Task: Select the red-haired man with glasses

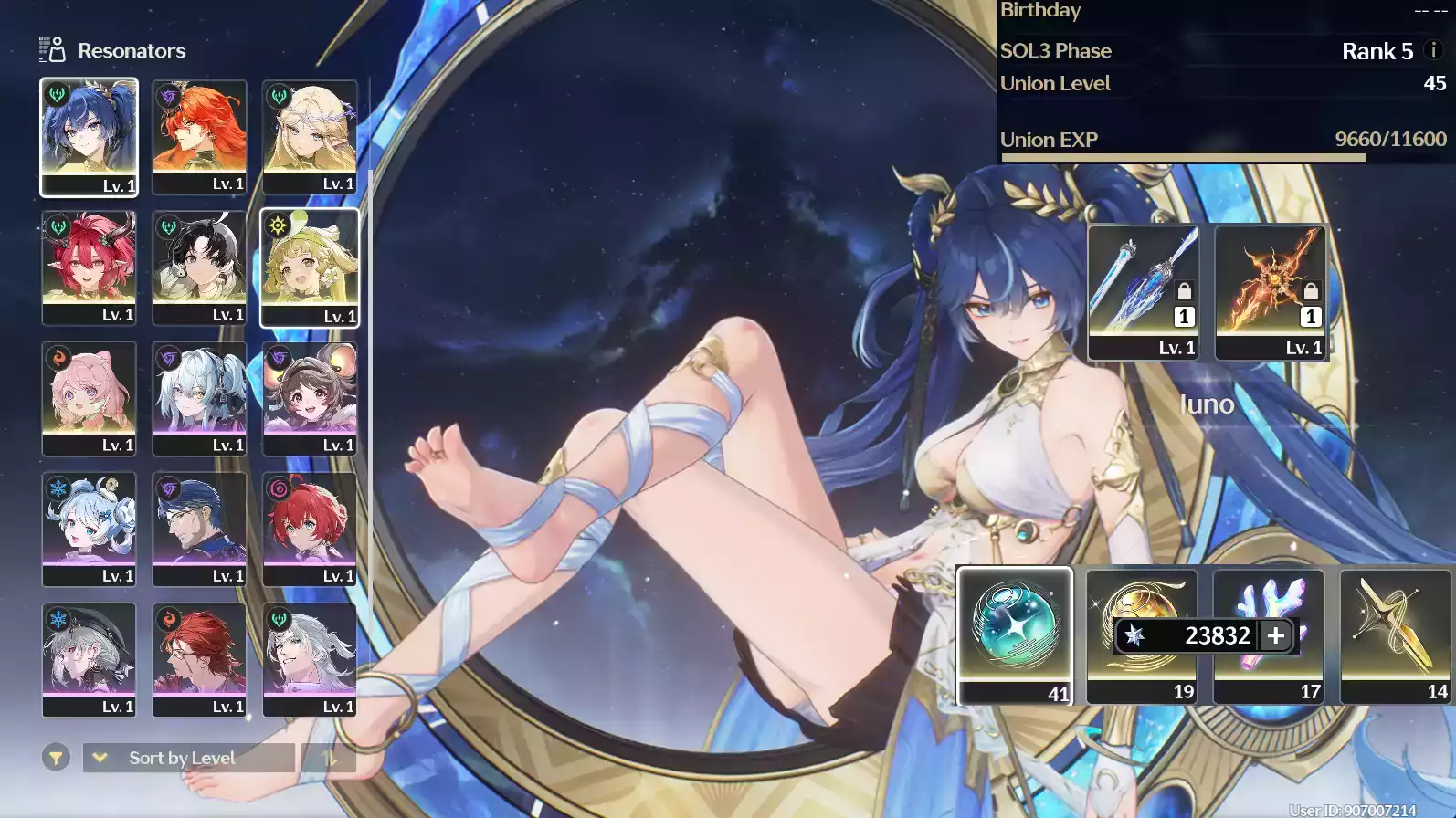Action: coord(199,659)
